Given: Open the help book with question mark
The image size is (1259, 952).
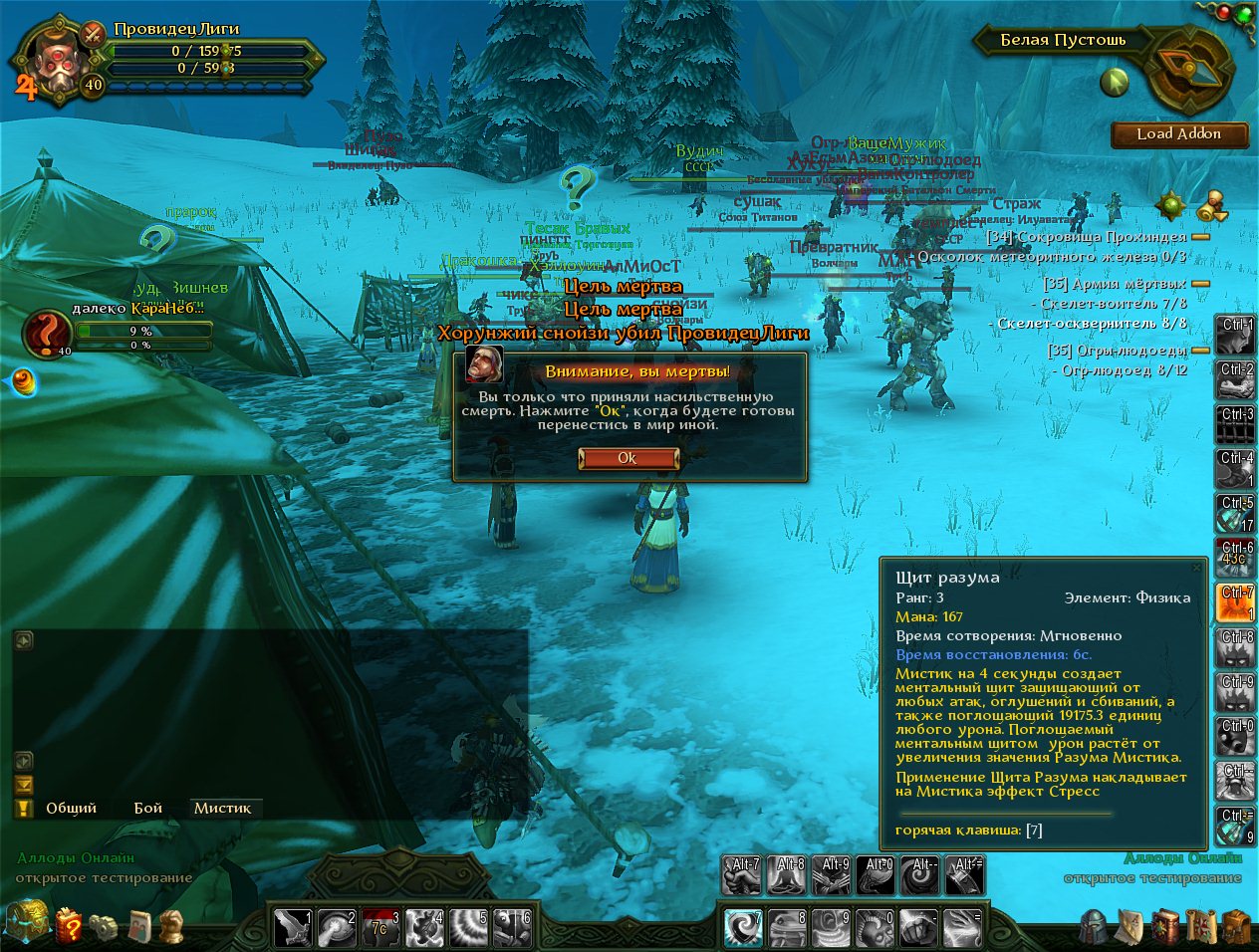Looking at the screenshot, I should [x=69, y=926].
